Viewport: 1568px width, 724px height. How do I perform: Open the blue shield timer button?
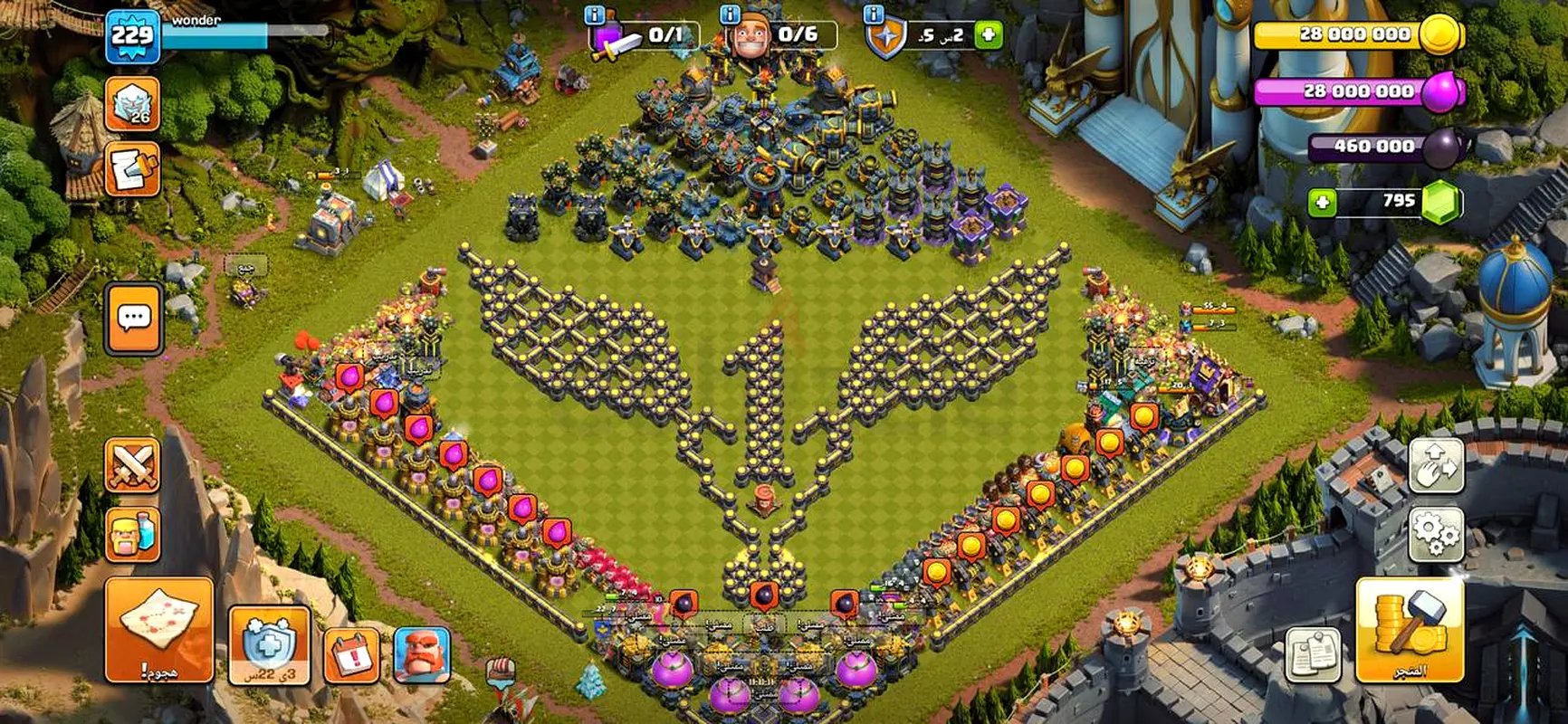269,646
